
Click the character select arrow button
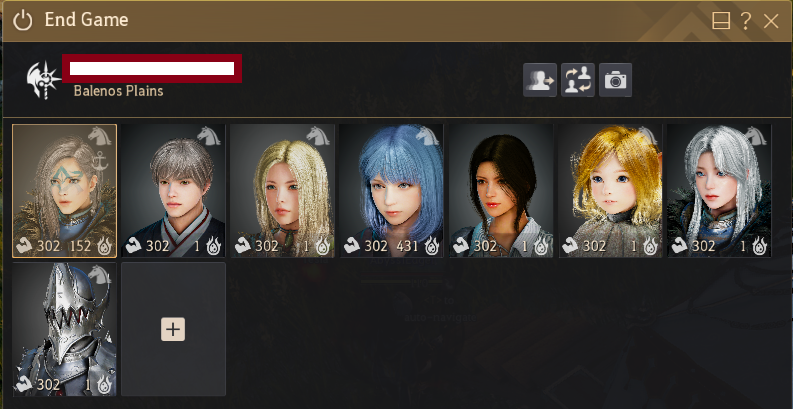(x=540, y=80)
